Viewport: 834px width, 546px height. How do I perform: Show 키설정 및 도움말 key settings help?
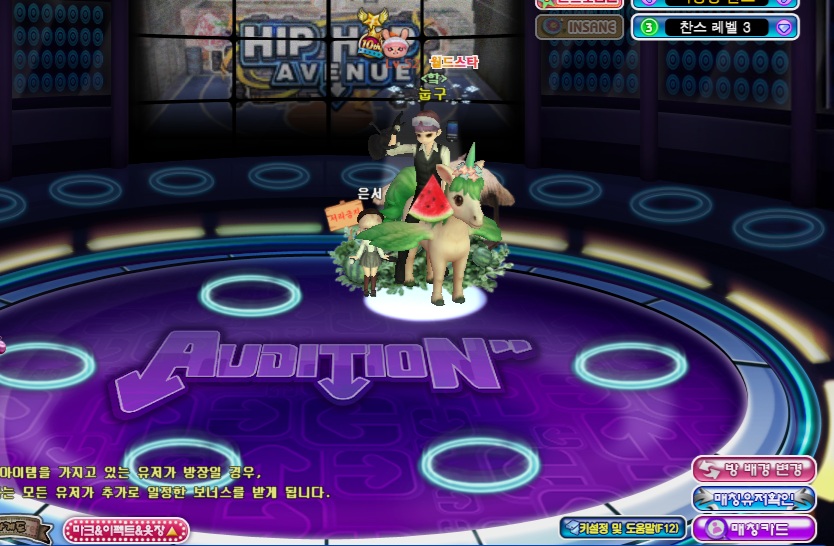(622, 527)
